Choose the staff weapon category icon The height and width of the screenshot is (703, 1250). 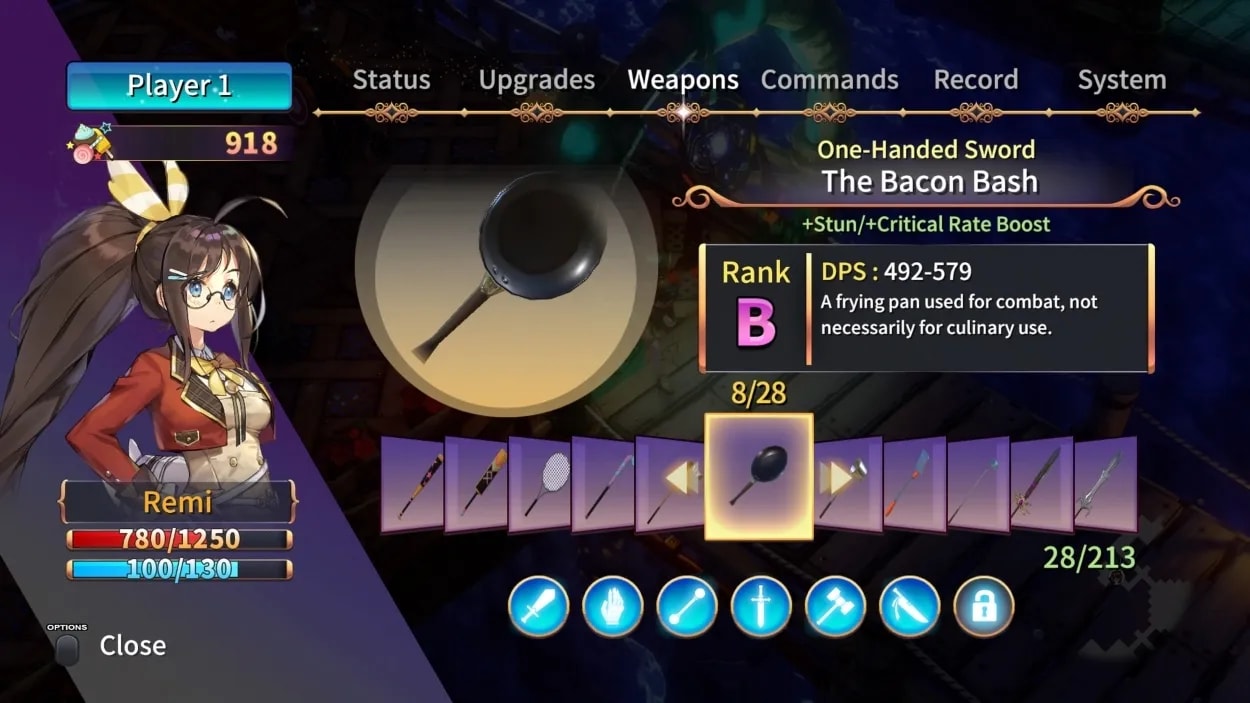click(687, 607)
